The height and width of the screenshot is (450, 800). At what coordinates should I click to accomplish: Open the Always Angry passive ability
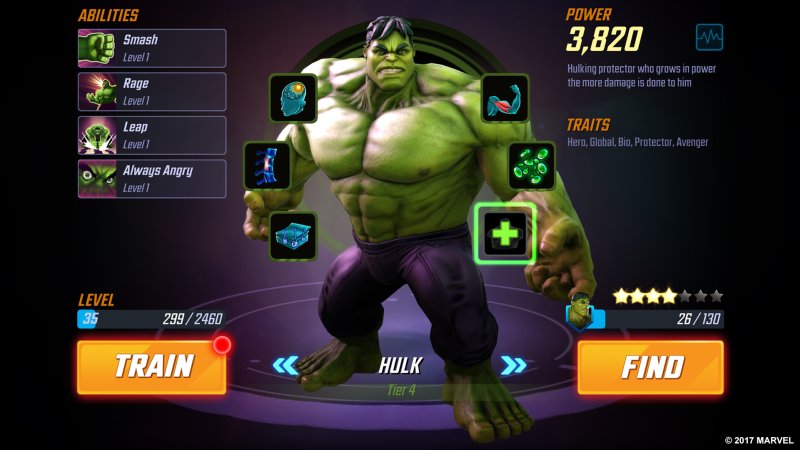click(152, 178)
